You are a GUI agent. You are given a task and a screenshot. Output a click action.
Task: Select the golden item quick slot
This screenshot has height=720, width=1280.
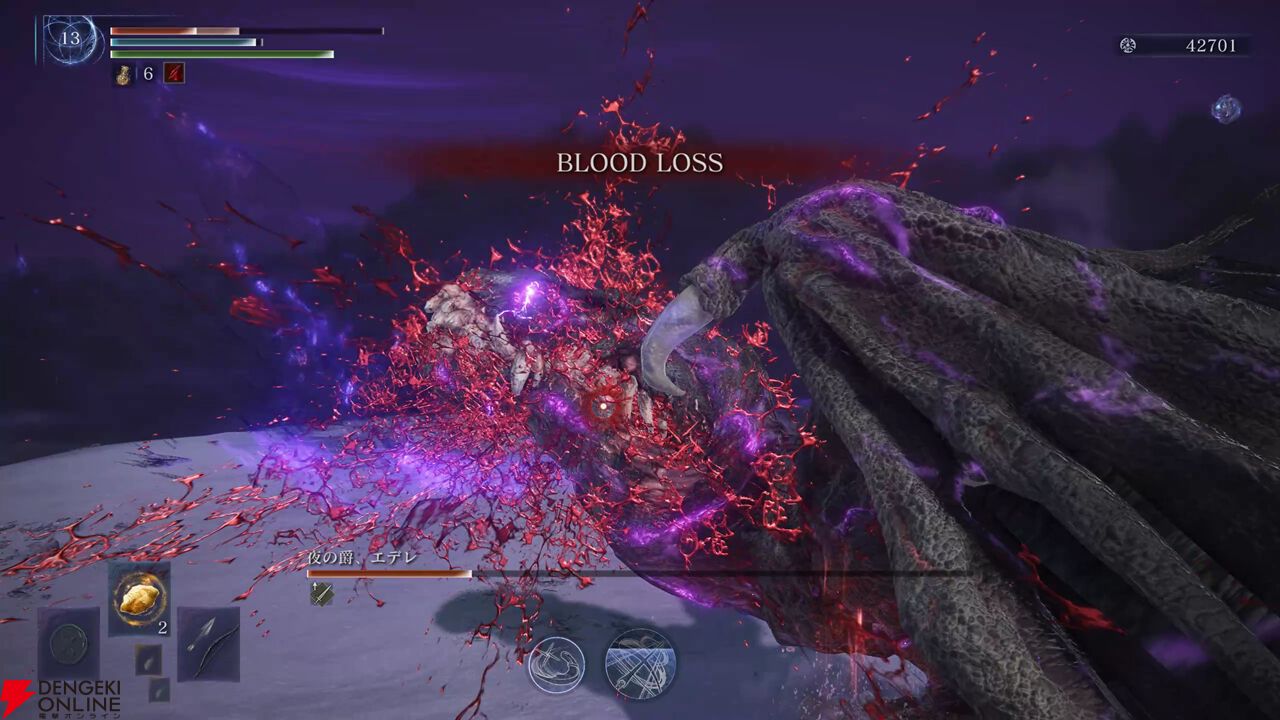coord(138,598)
